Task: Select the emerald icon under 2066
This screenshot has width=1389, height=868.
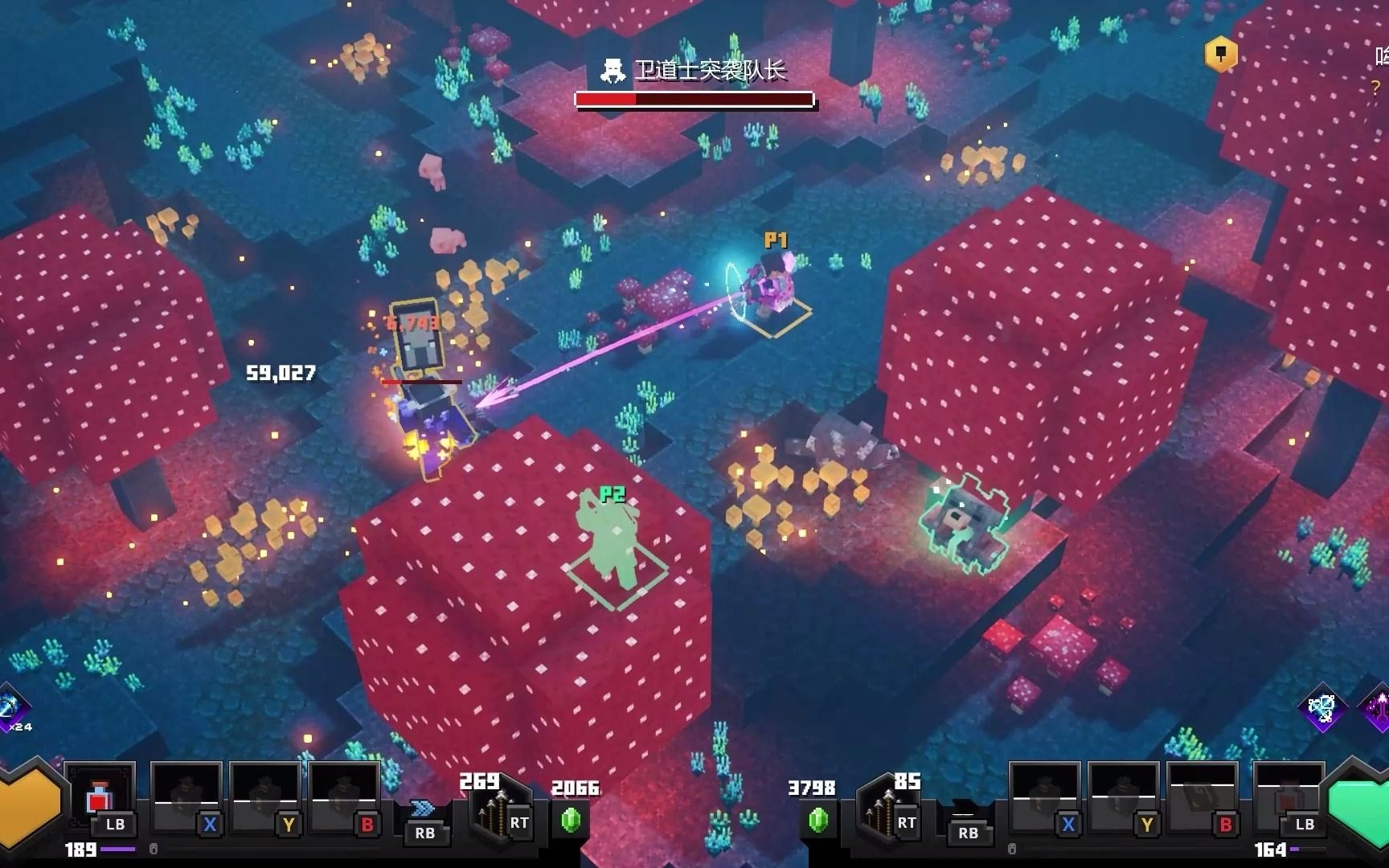Action: coord(572,820)
